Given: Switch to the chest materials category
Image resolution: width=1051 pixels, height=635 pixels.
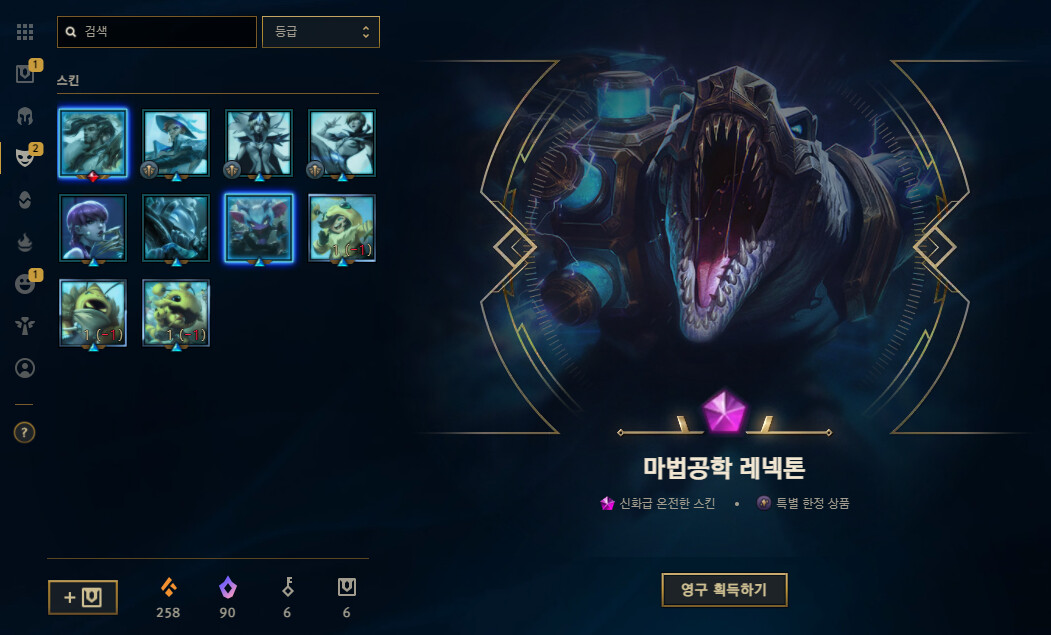Looking at the screenshot, I should coord(25,74).
